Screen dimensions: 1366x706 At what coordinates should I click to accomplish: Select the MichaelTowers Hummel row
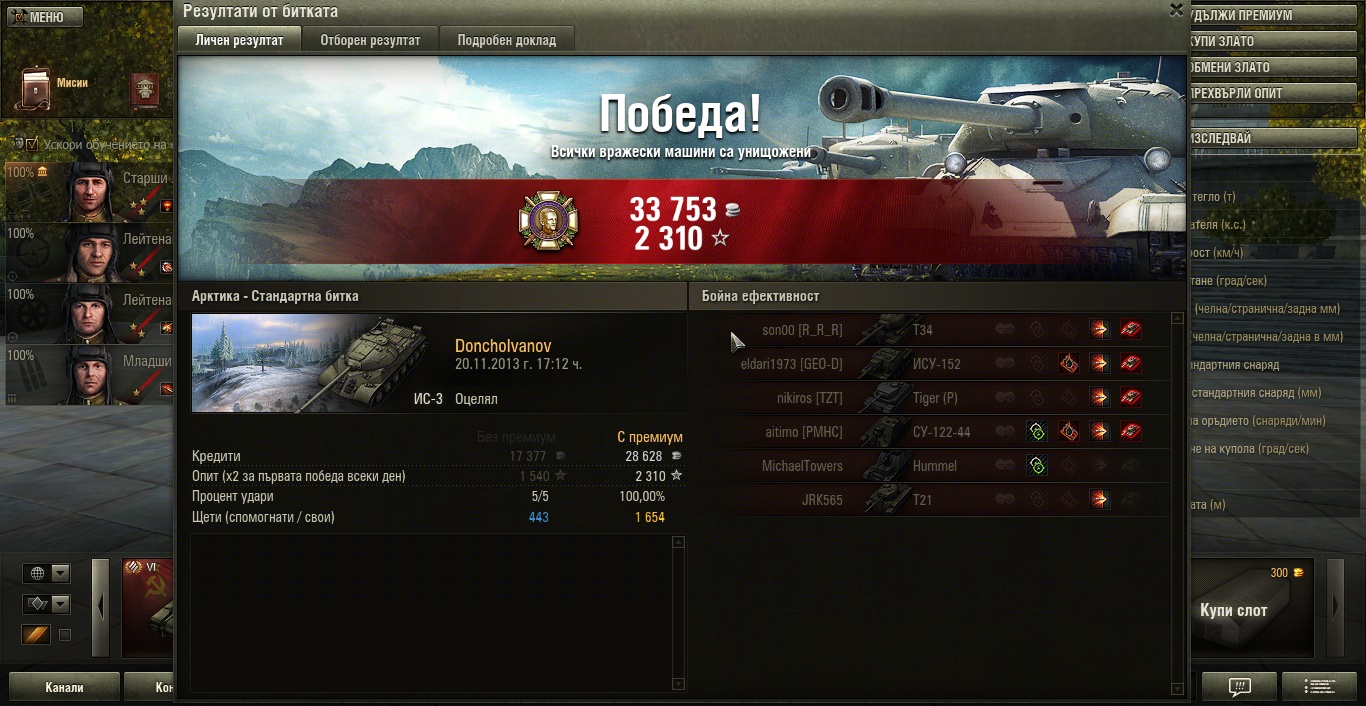(940, 466)
